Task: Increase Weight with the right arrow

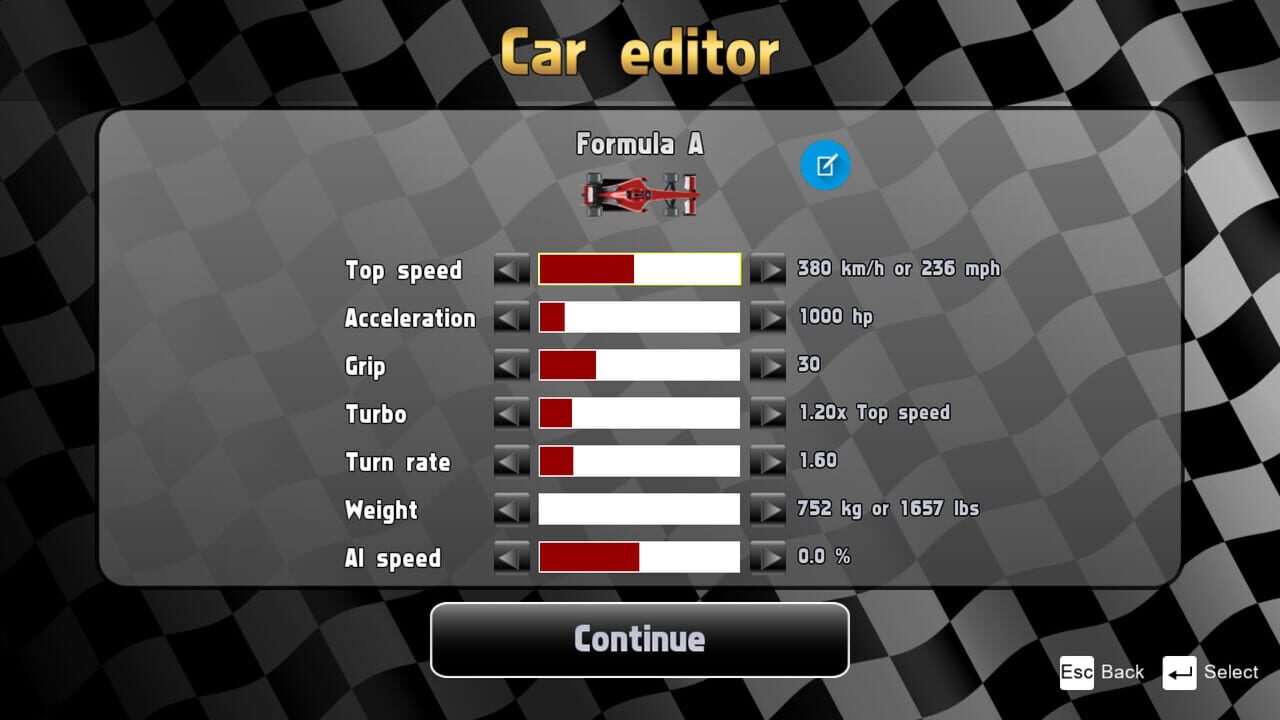Action: pyautogui.click(x=769, y=509)
